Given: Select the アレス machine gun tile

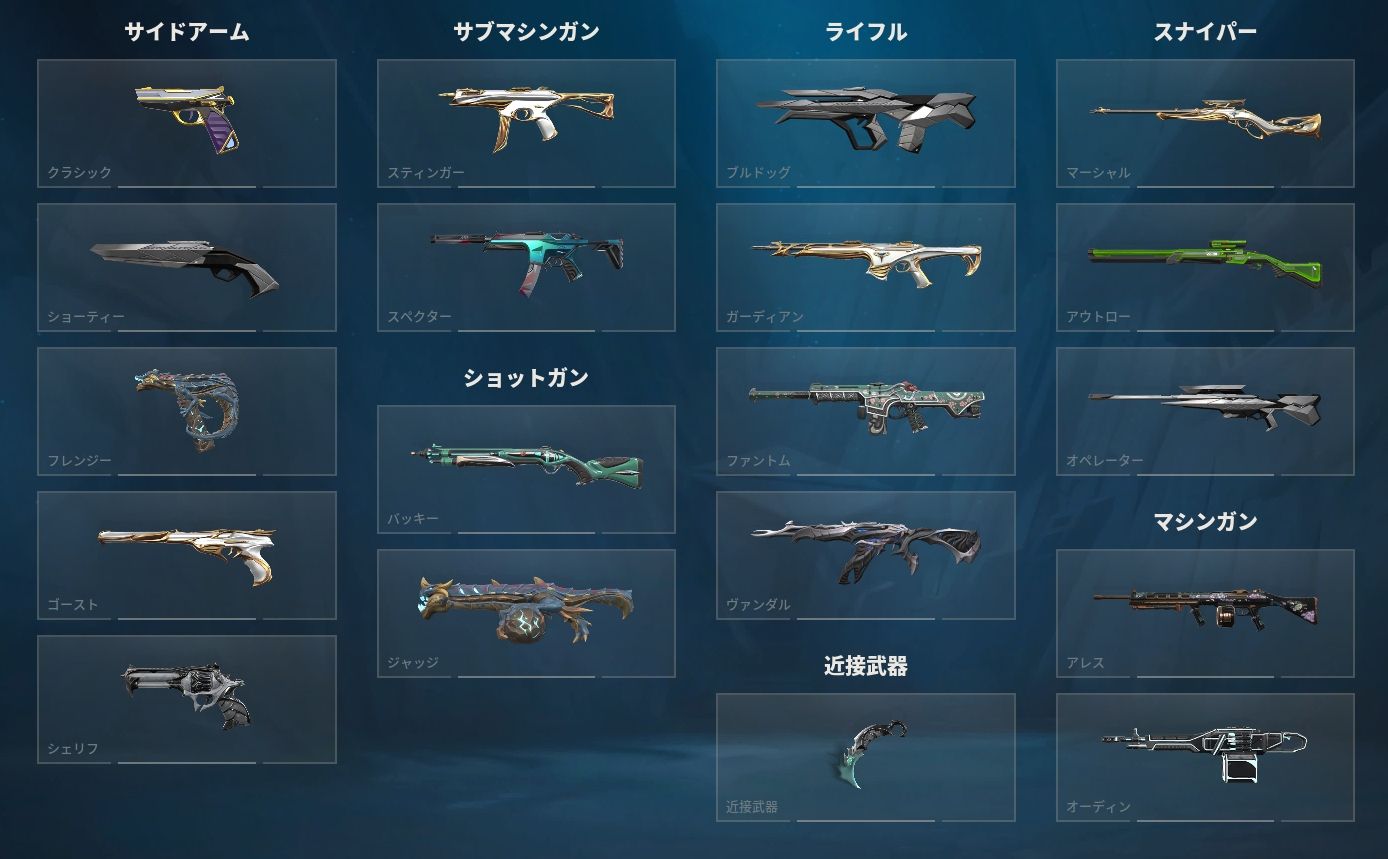Looking at the screenshot, I should [1205, 613].
